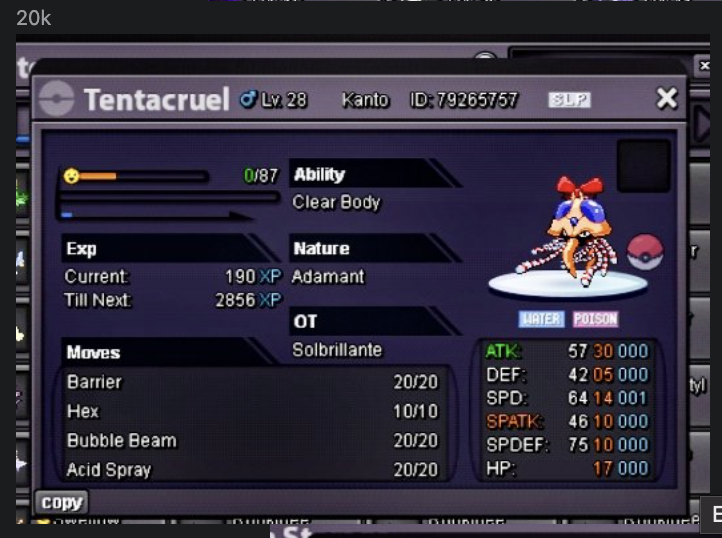Viewport: 722px width, 538px height.
Task: Click the empty held item slot
Action: (643, 166)
